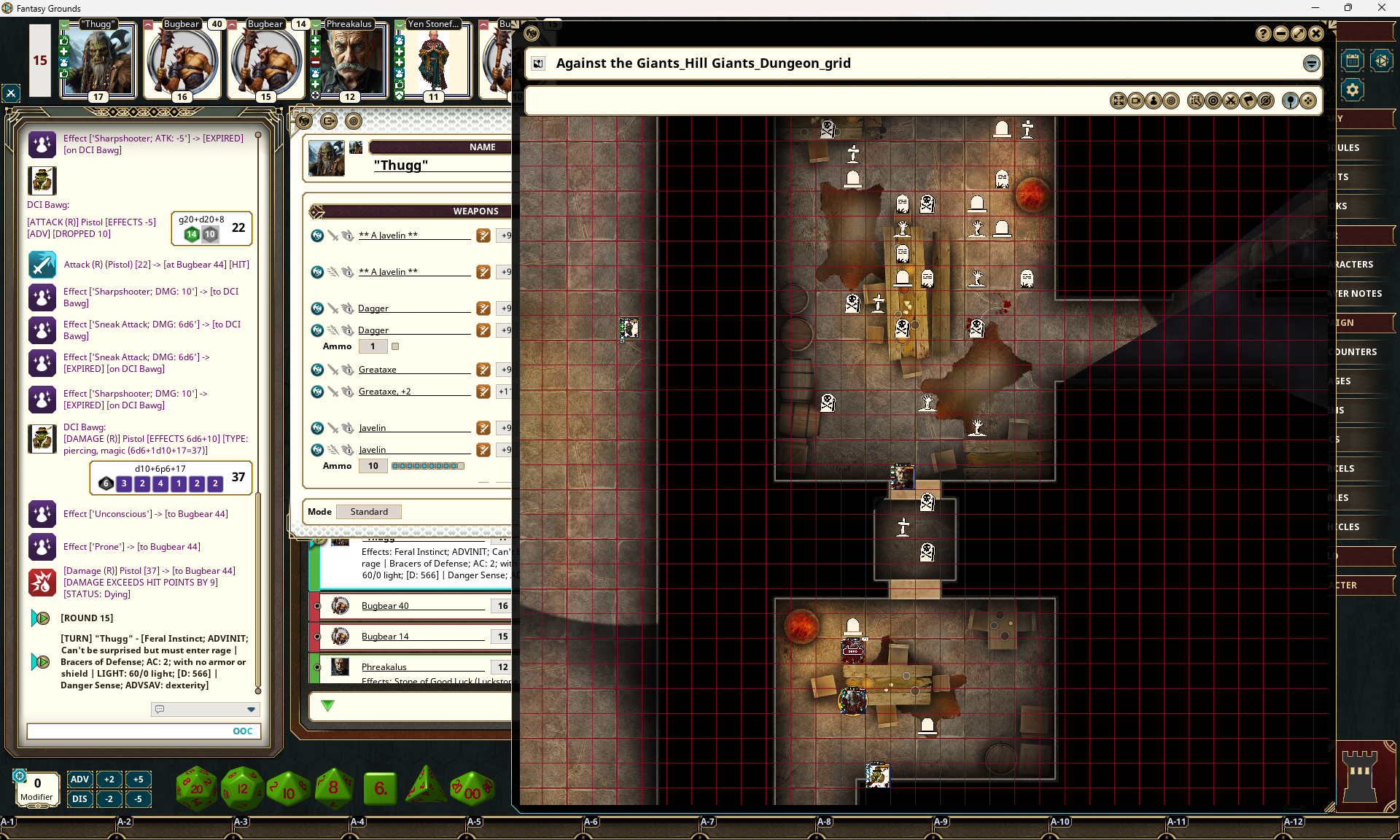This screenshot has width=1400, height=840.
Task: Open help for the map window
Action: coord(1264,34)
